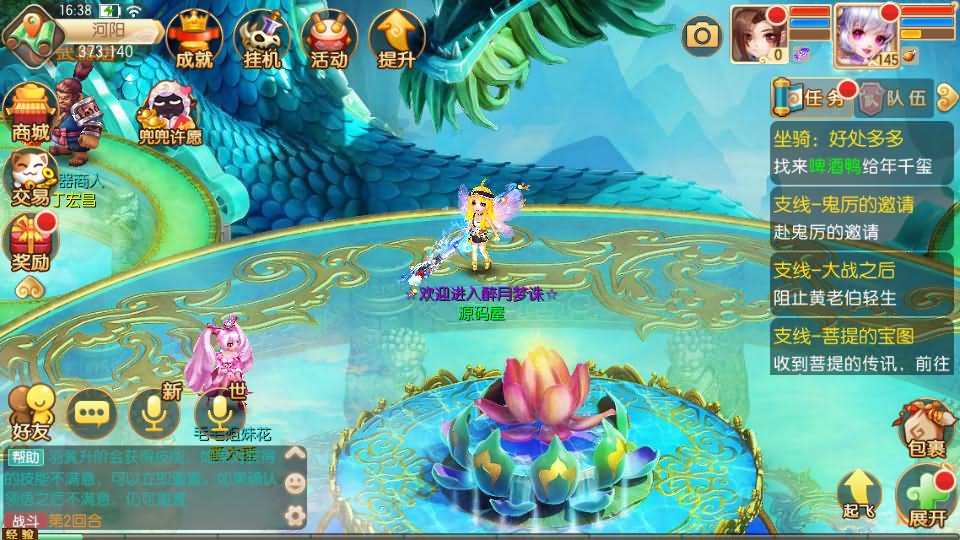960x540 pixels.
Task: Tap the 起飞 take-off button
Action: coord(859,494)
